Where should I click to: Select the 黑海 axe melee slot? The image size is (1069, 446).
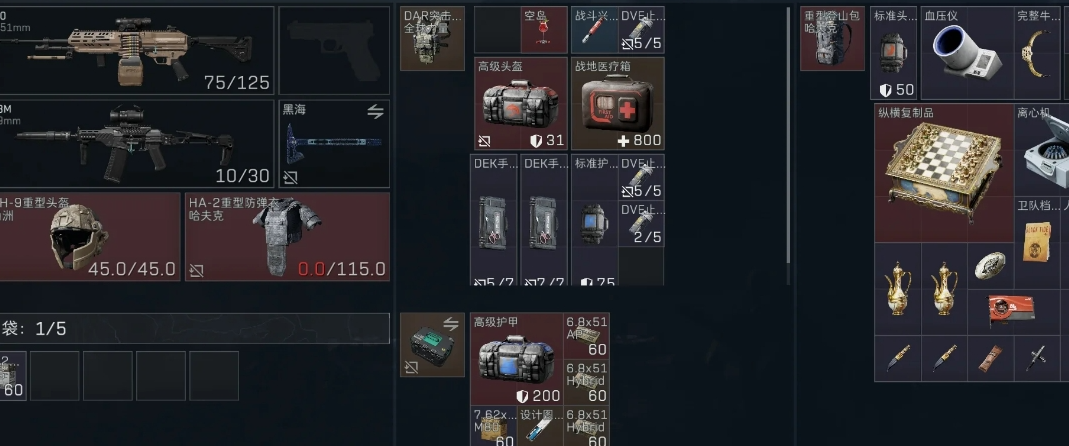click(333, 144)
